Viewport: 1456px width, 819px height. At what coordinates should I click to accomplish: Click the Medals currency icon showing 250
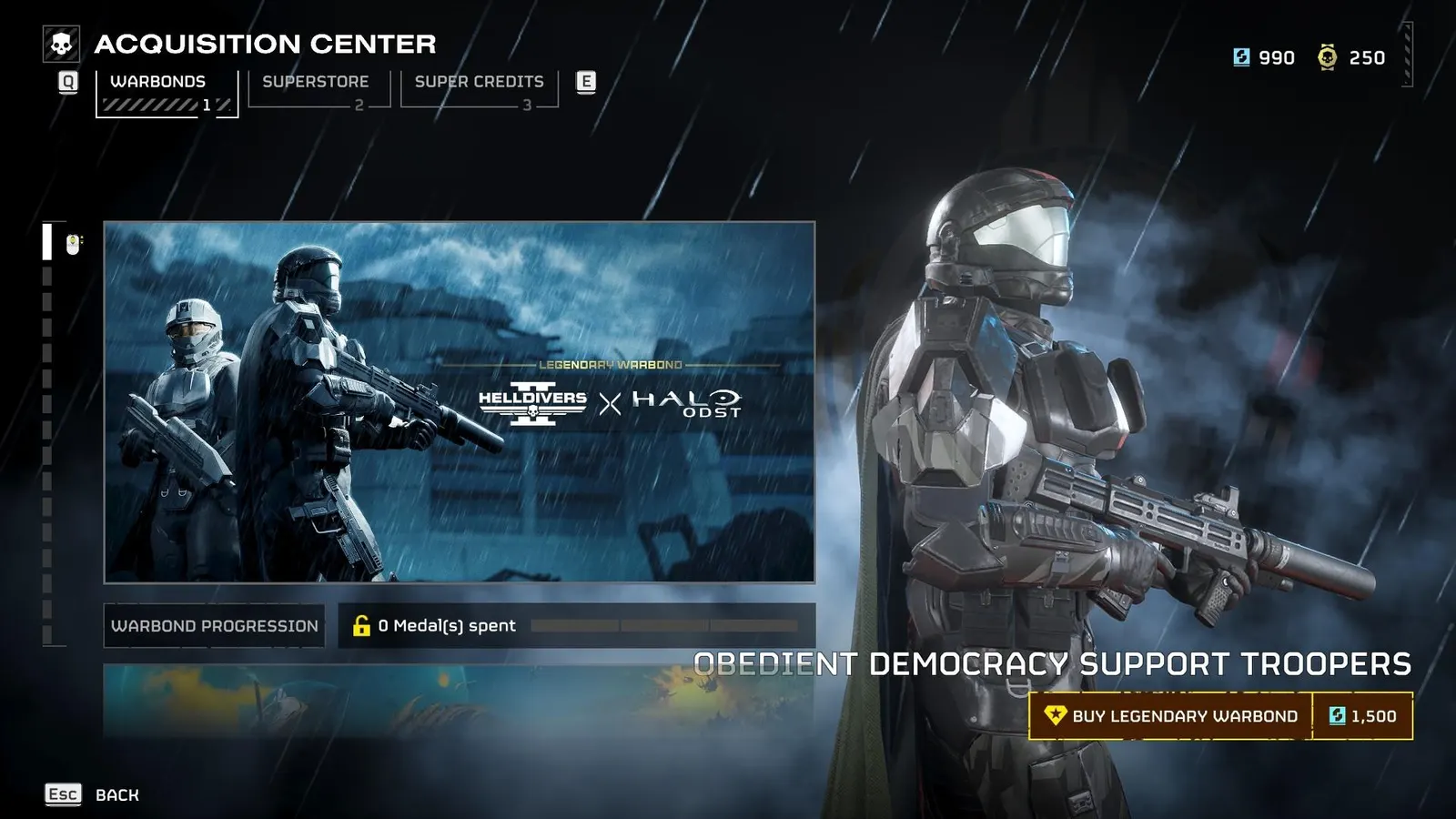[x=1327, y=57]
